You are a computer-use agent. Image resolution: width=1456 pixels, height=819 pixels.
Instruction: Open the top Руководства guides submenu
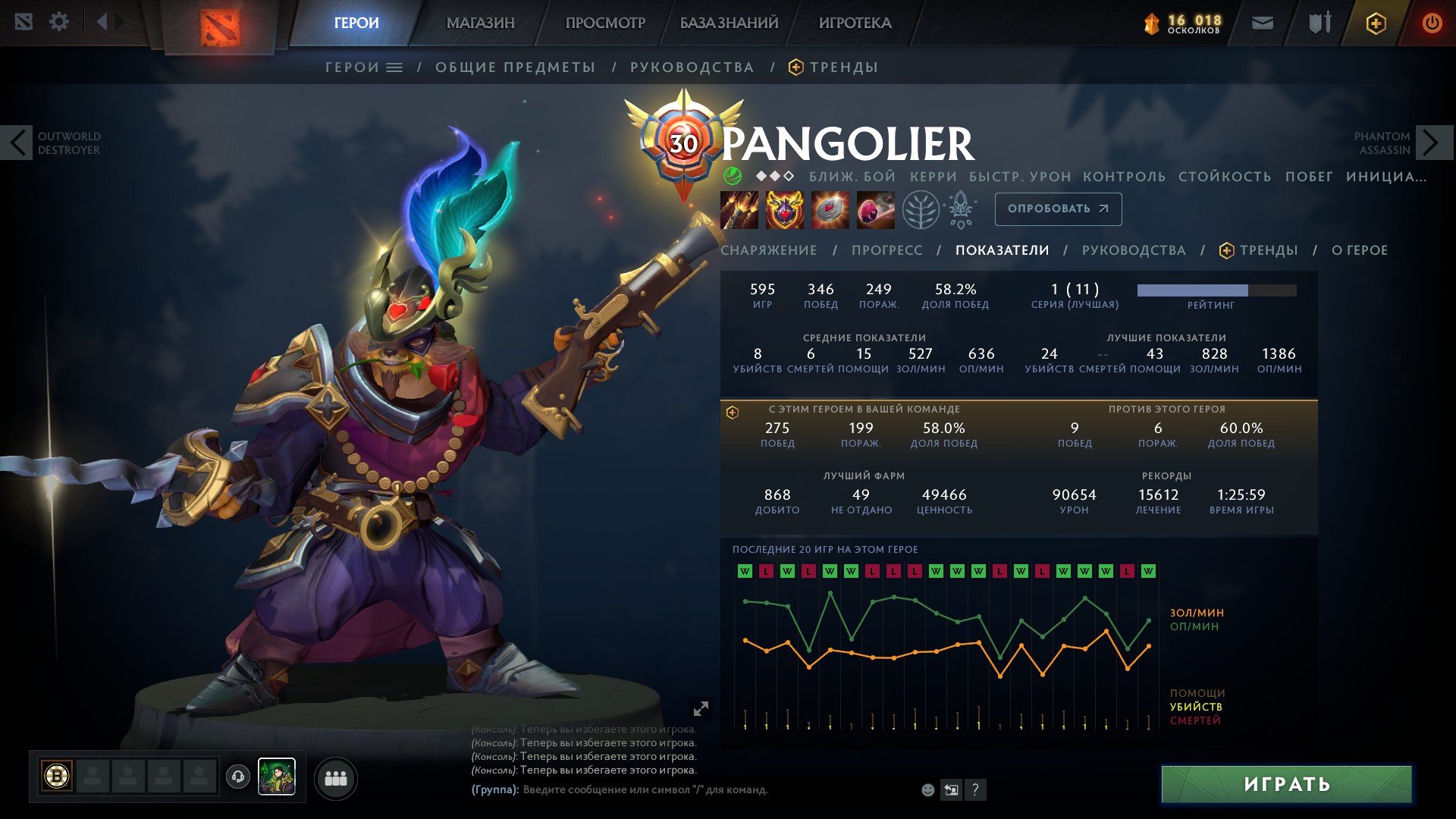(x=692, y=67)
